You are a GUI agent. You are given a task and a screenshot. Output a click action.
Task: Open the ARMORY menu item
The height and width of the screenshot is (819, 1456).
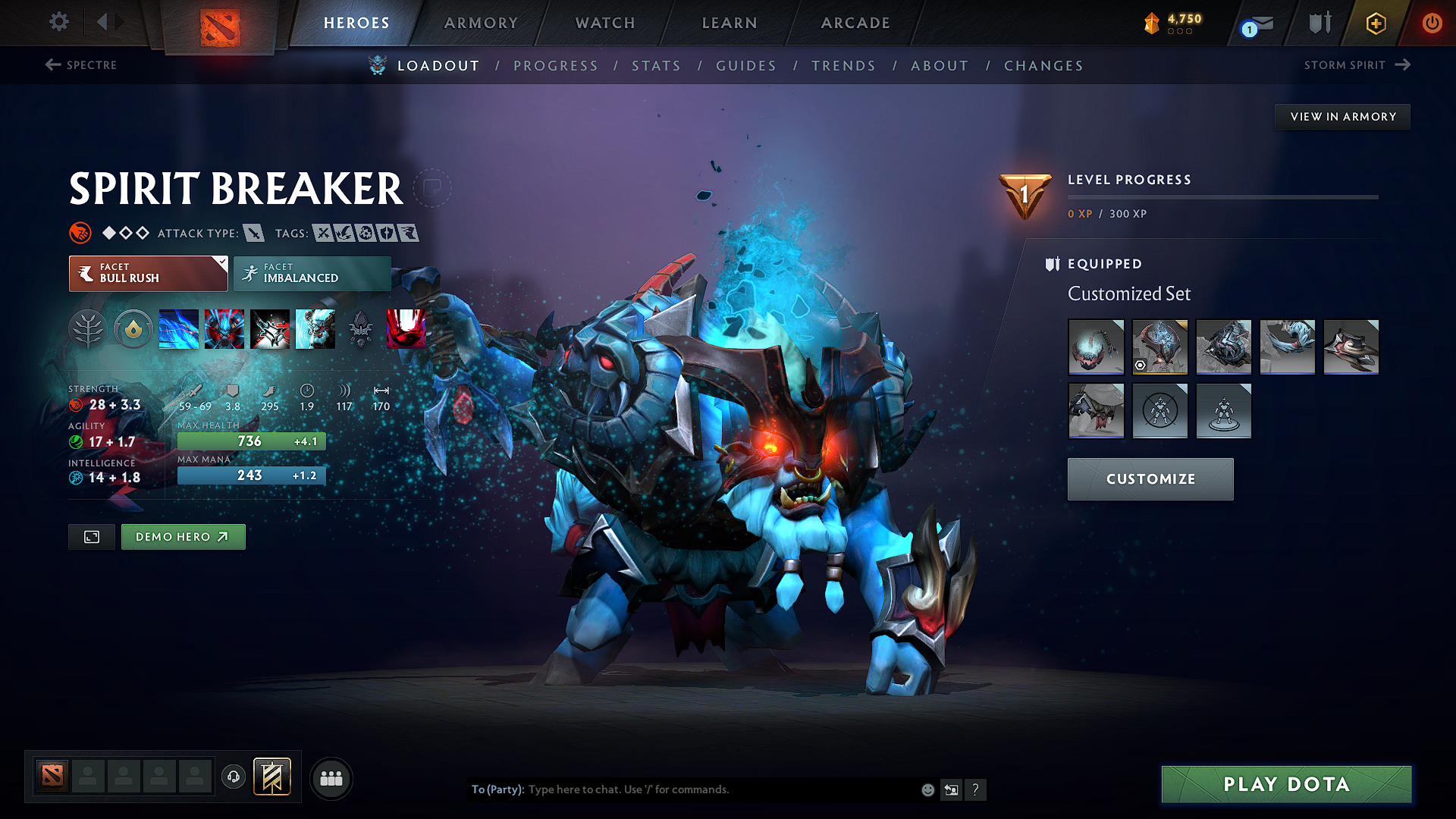pyautogui.click(x=480, y=23)
